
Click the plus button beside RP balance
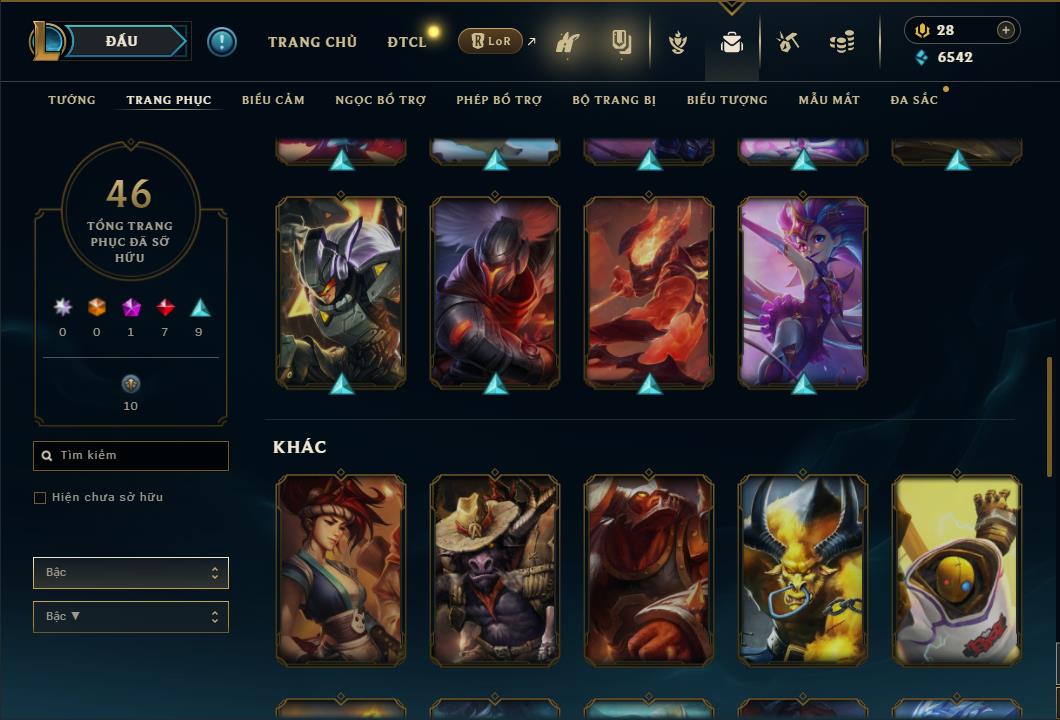pos(1005,30)
